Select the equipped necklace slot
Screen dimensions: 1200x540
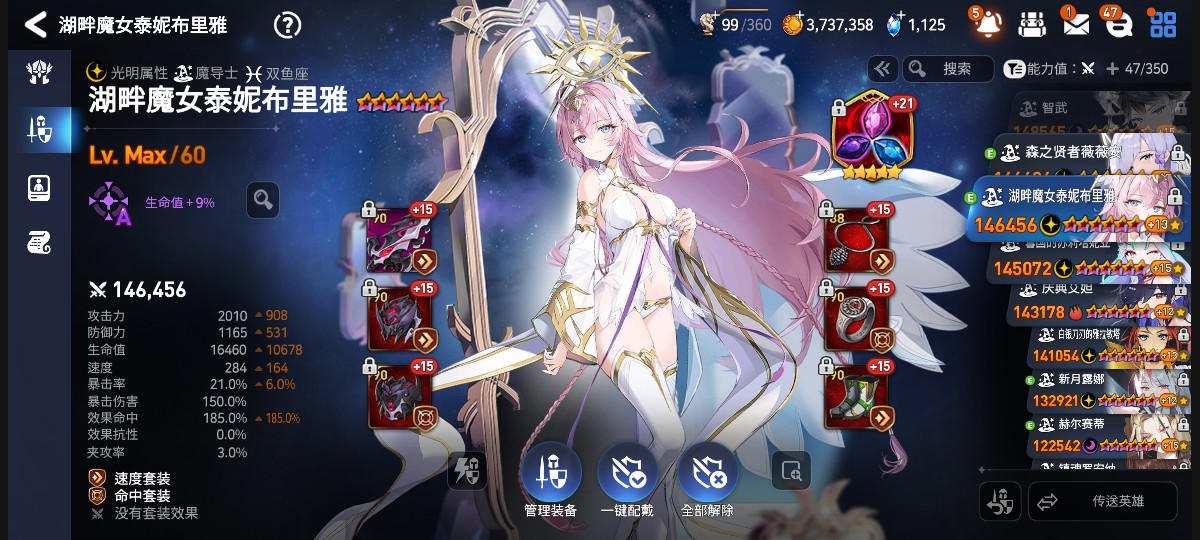point(857,240)
